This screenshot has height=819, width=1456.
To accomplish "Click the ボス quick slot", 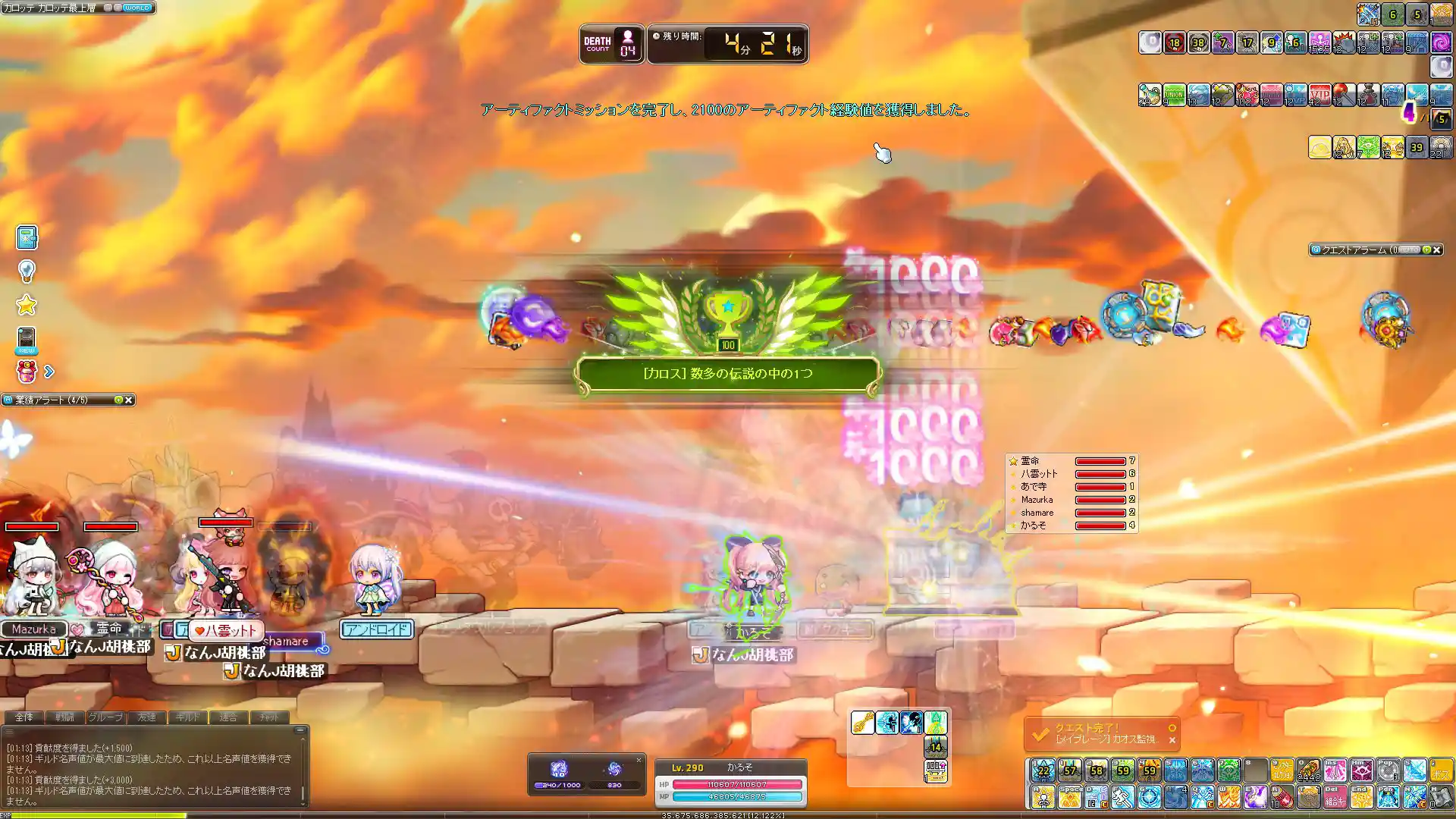I will [x=1441, y=770].
